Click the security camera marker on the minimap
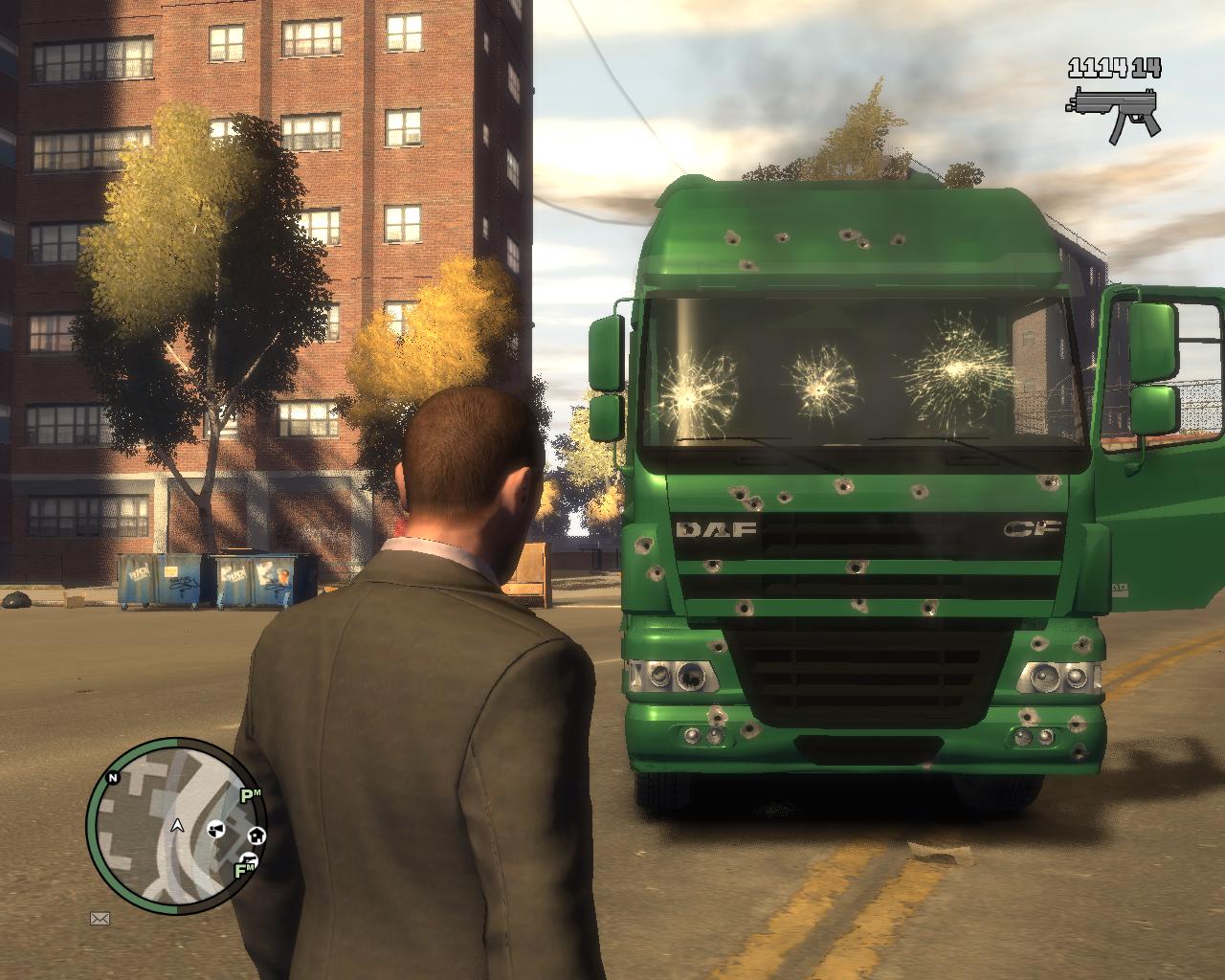The width and height of the screenshot is (1225, 980). click(x=217, y=827)
